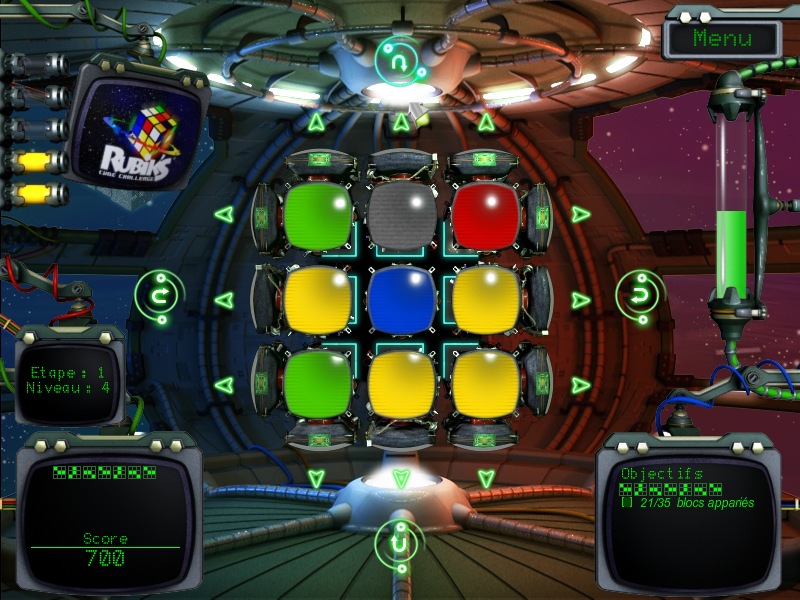Viewport: 800px width, 600px height.
Task: Shift the row right using arrow beside red tile
Action: (x=581, y=214)
